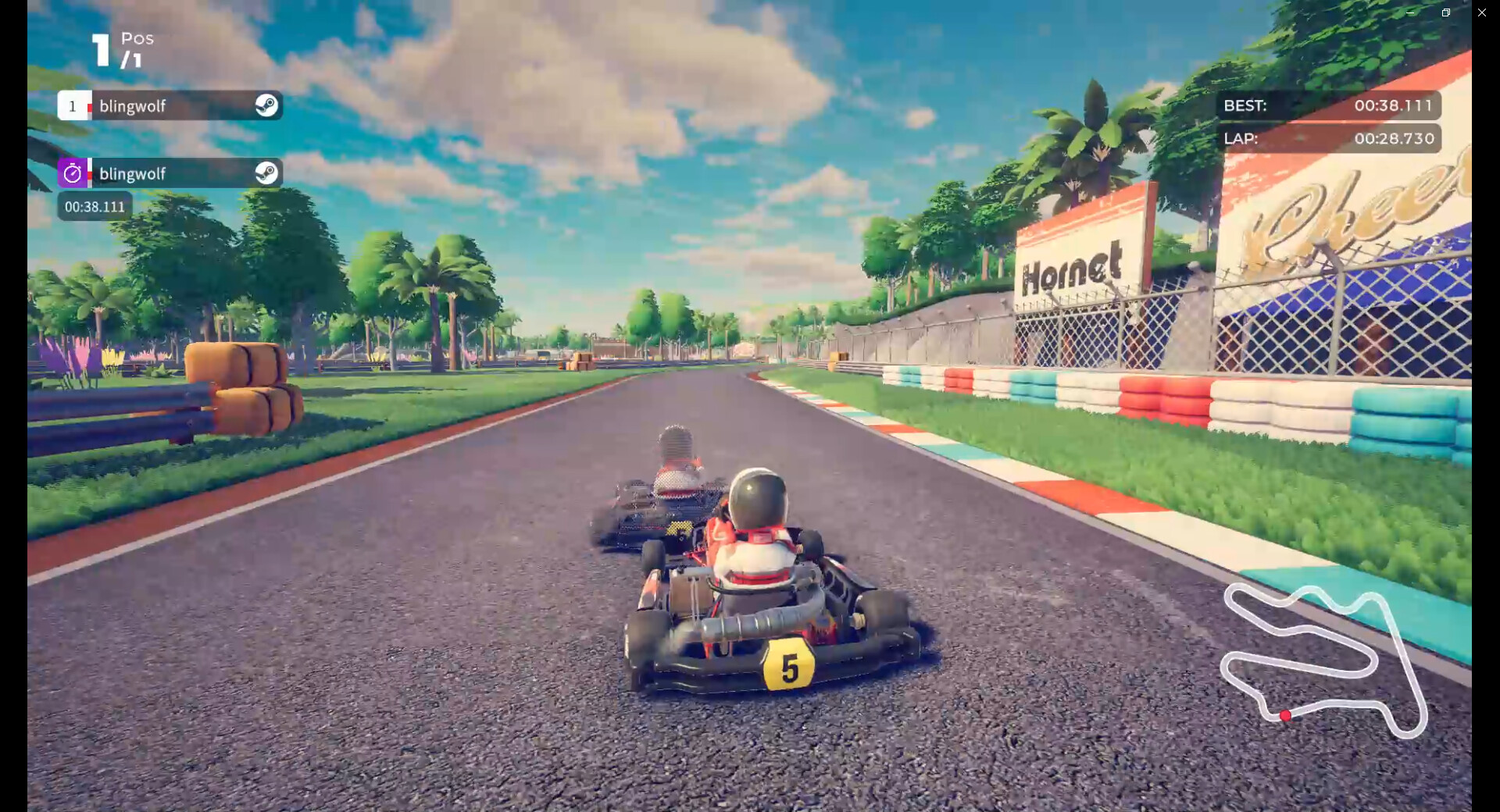Click the Steam icon beside the ghost timer entry

tap(267, 173)
